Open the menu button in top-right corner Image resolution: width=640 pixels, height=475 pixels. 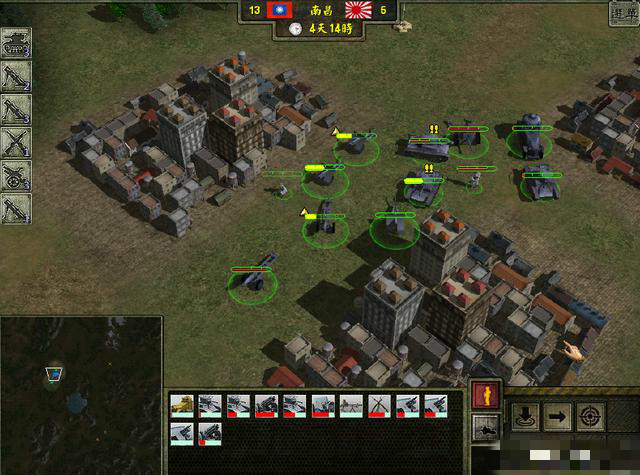tap(622, 12)
